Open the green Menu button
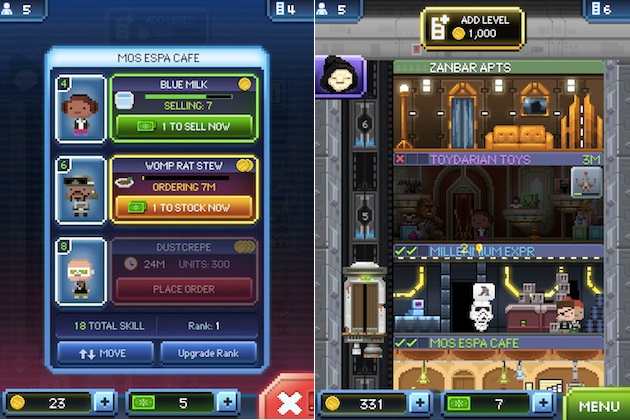Image resolution: width=630 pixels, height=420 pixels. [x=598, y=406]
